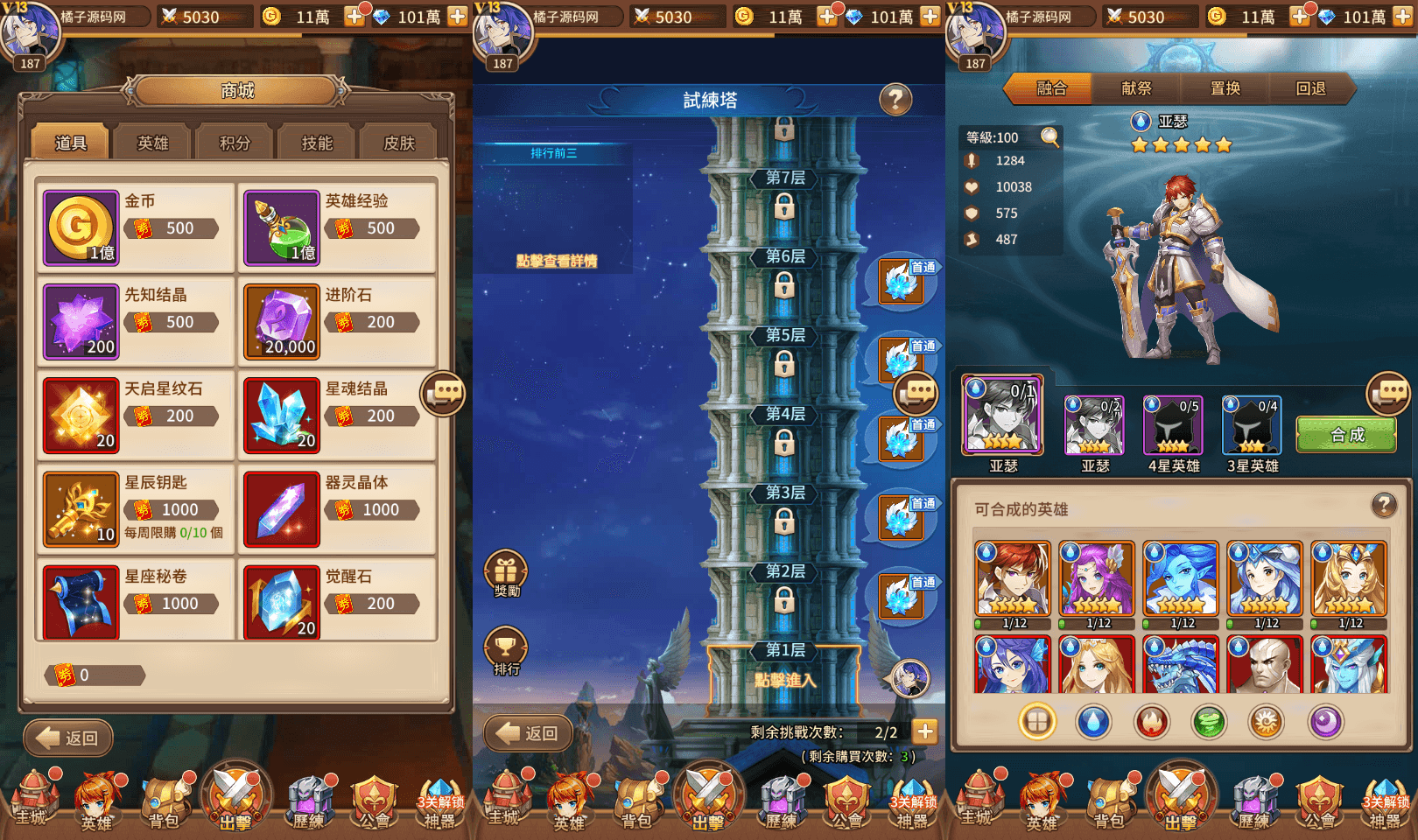Screen dimensions: 1418x840
Task: Click the 1/12 progress bar under first synthesizable hero
Action: click(x=1013, y=624)
